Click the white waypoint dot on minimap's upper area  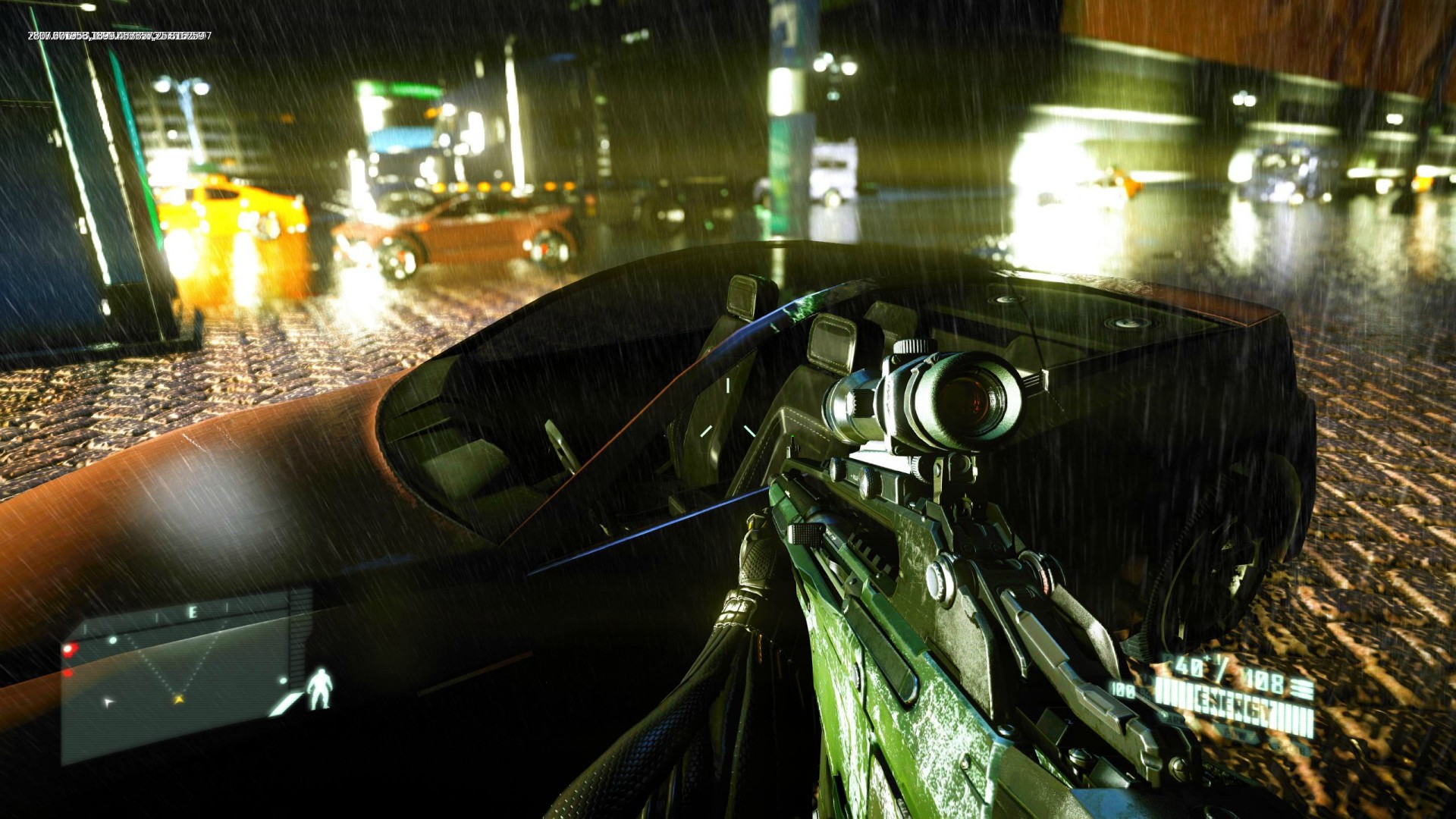tap(113, 640)
